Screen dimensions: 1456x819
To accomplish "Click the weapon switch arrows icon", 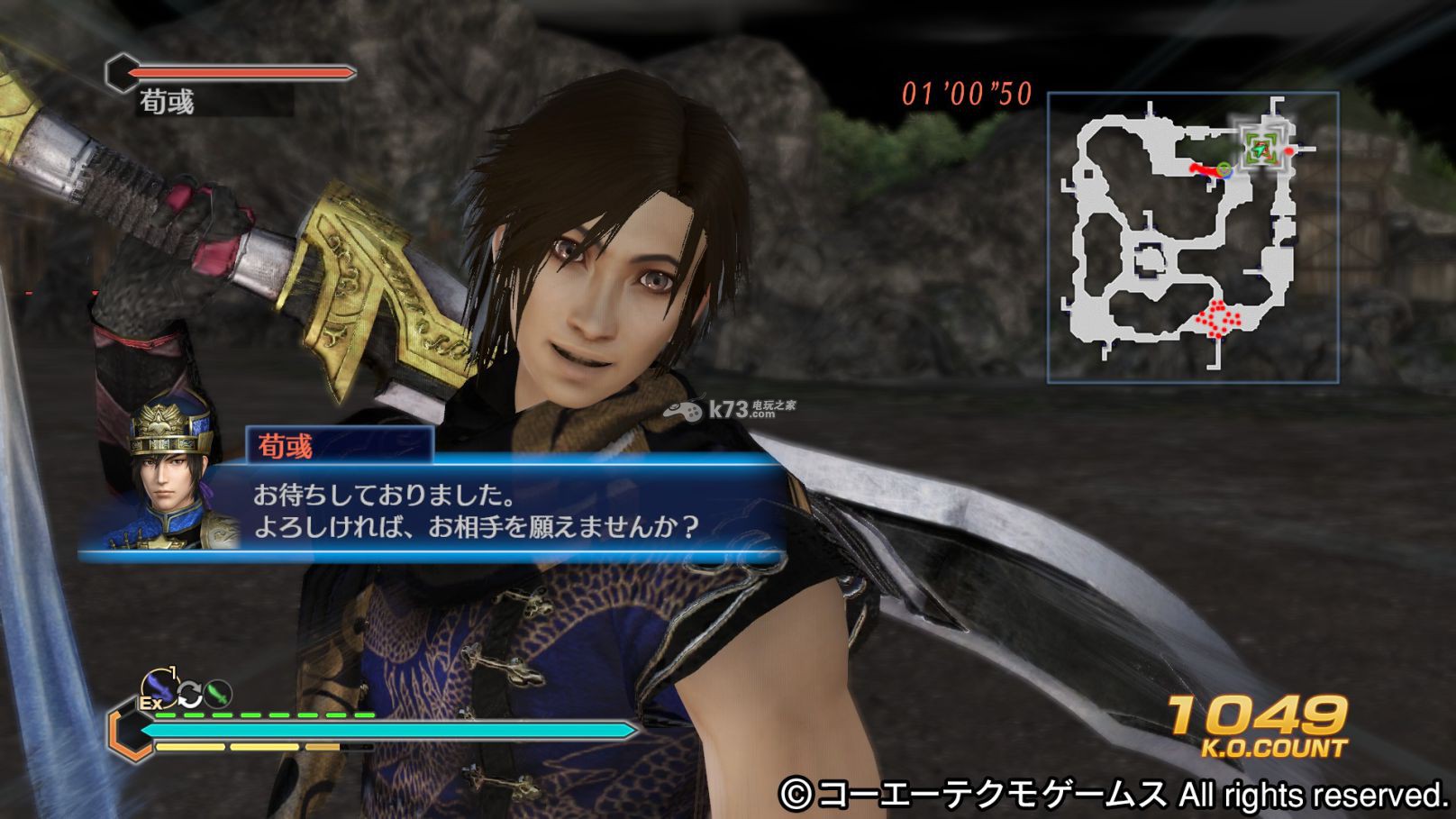I will (190, 695).
